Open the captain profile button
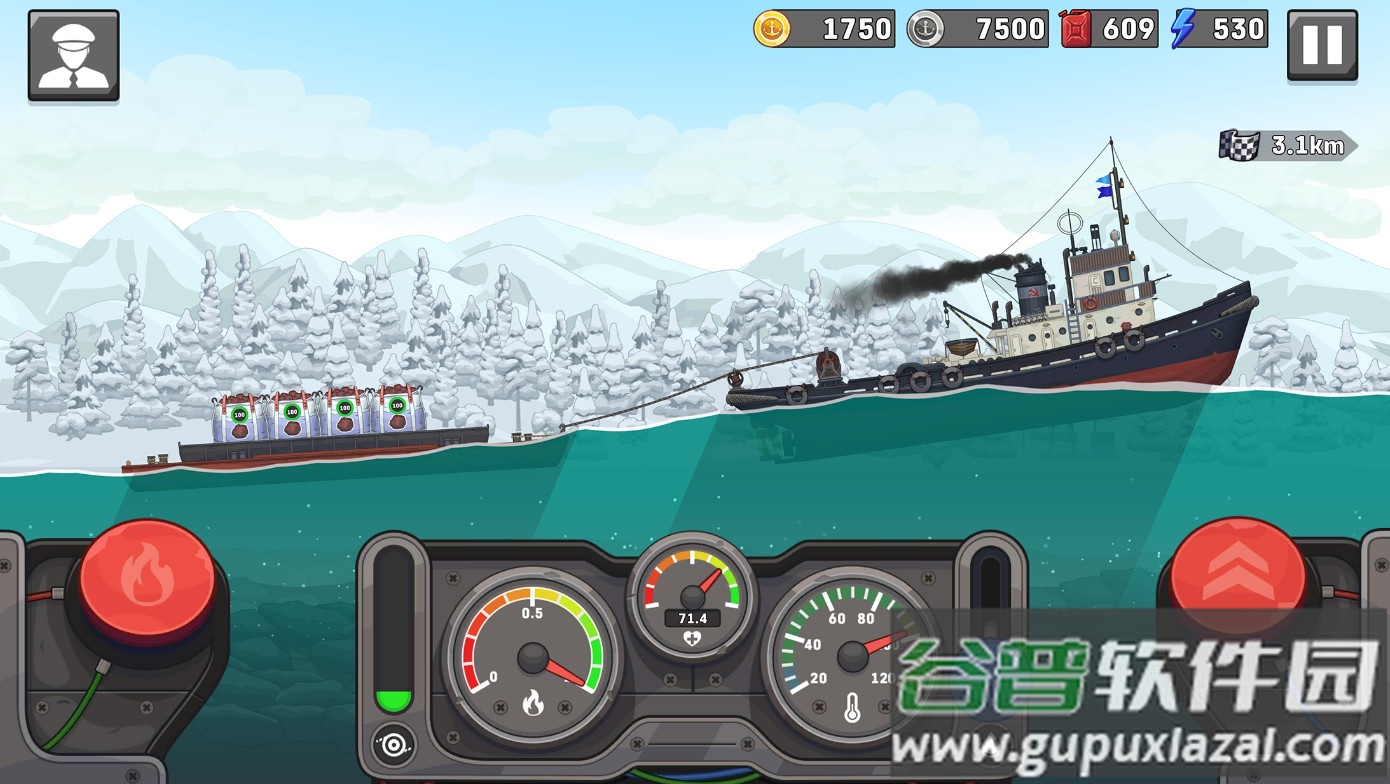 73,55
